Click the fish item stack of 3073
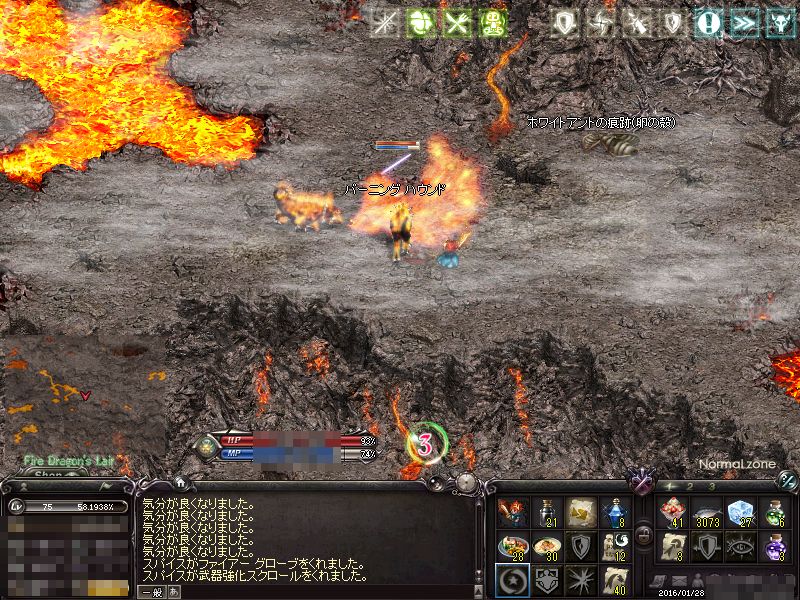This screenshot has width=800, height=600. pos(707,514)
